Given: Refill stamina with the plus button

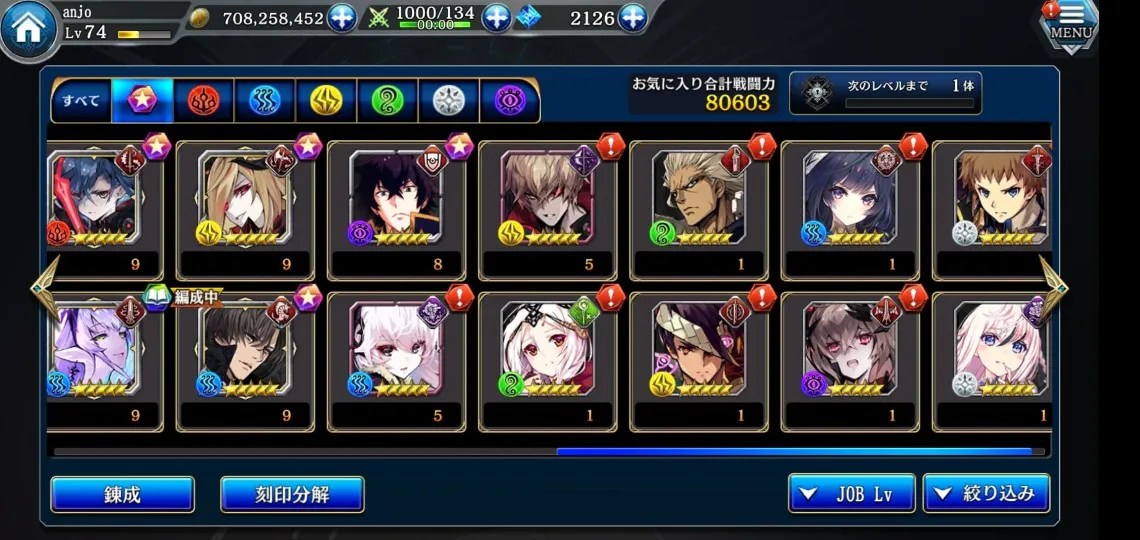Looking at the screenshot, I should click(497, 18).
